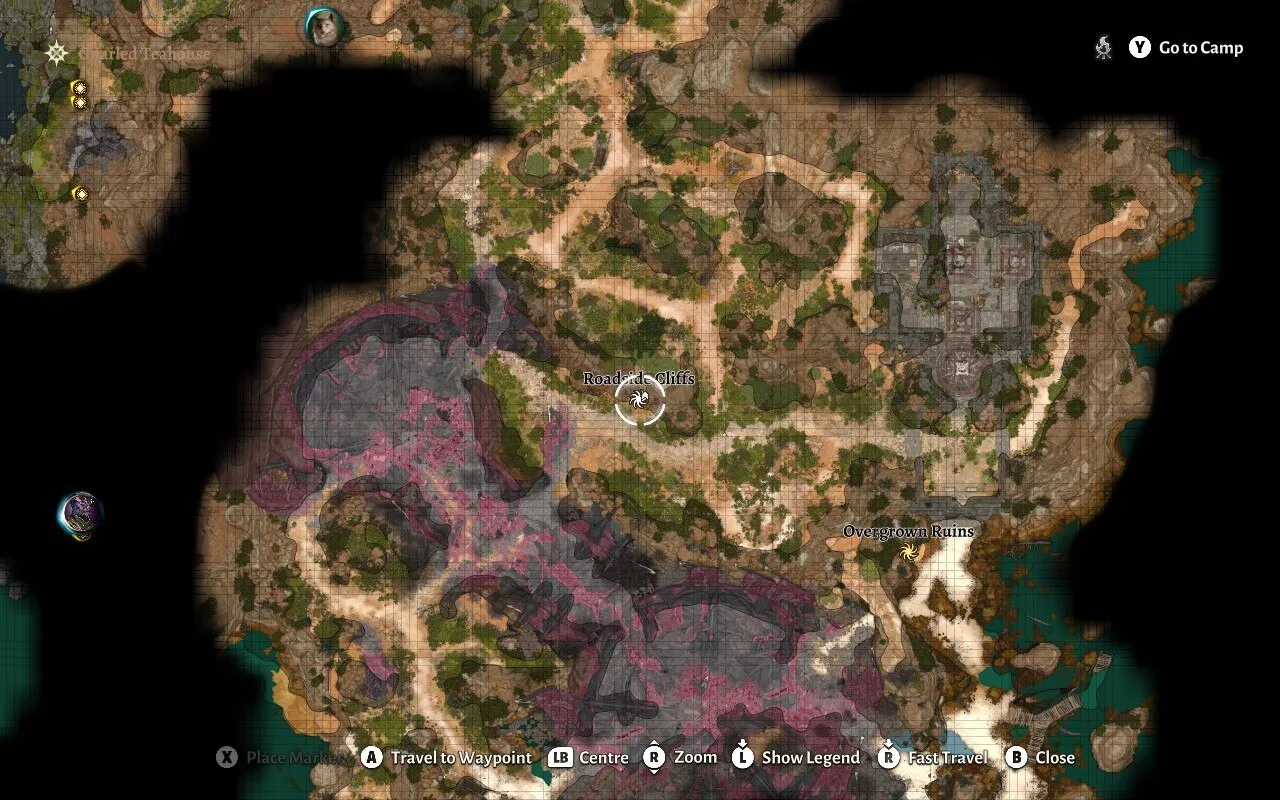The image size is (1280, 800).
Task: Click the Overgrown Ruins label text
Action: 910,531
